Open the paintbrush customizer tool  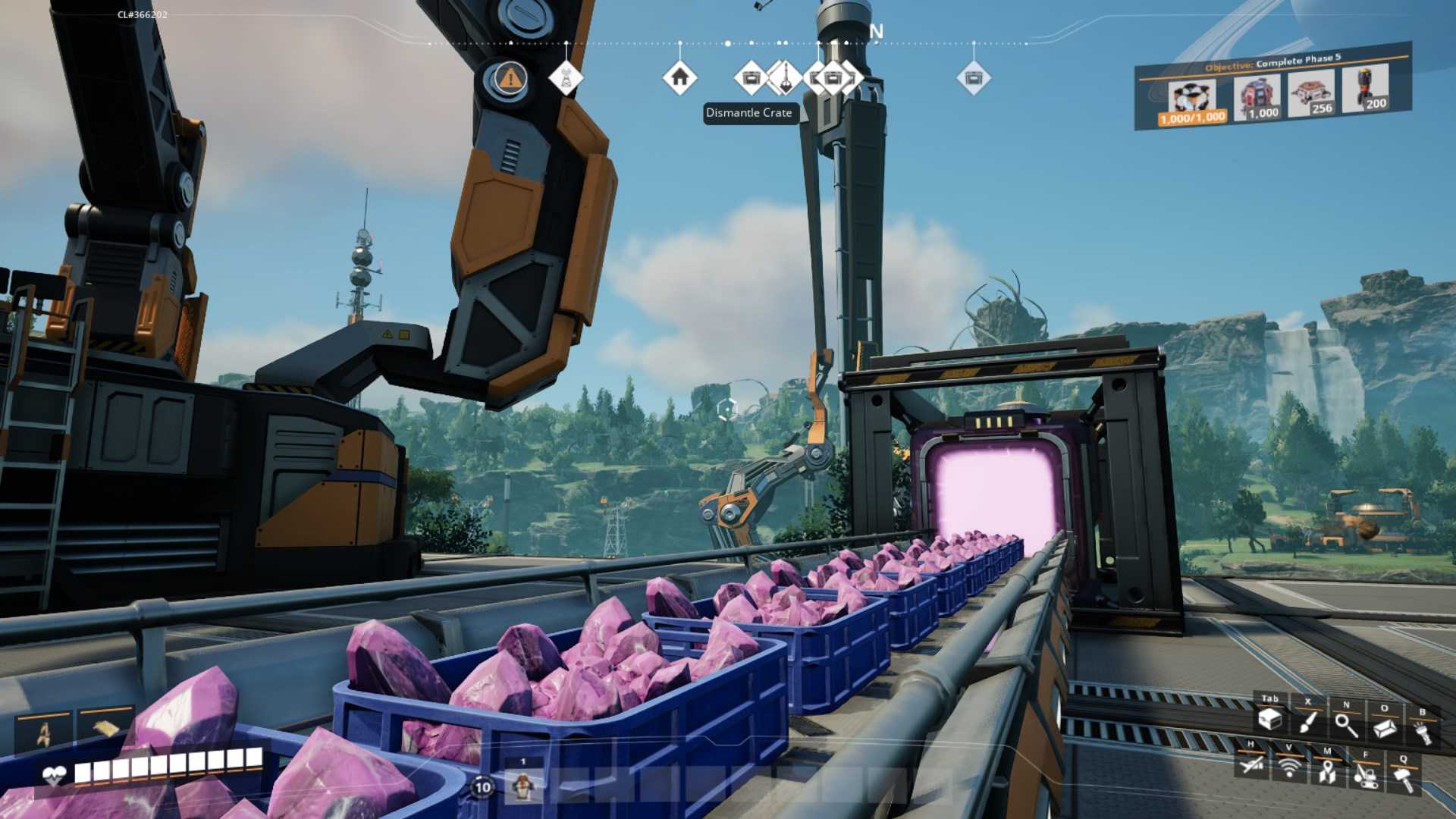tap(1307, 722)
